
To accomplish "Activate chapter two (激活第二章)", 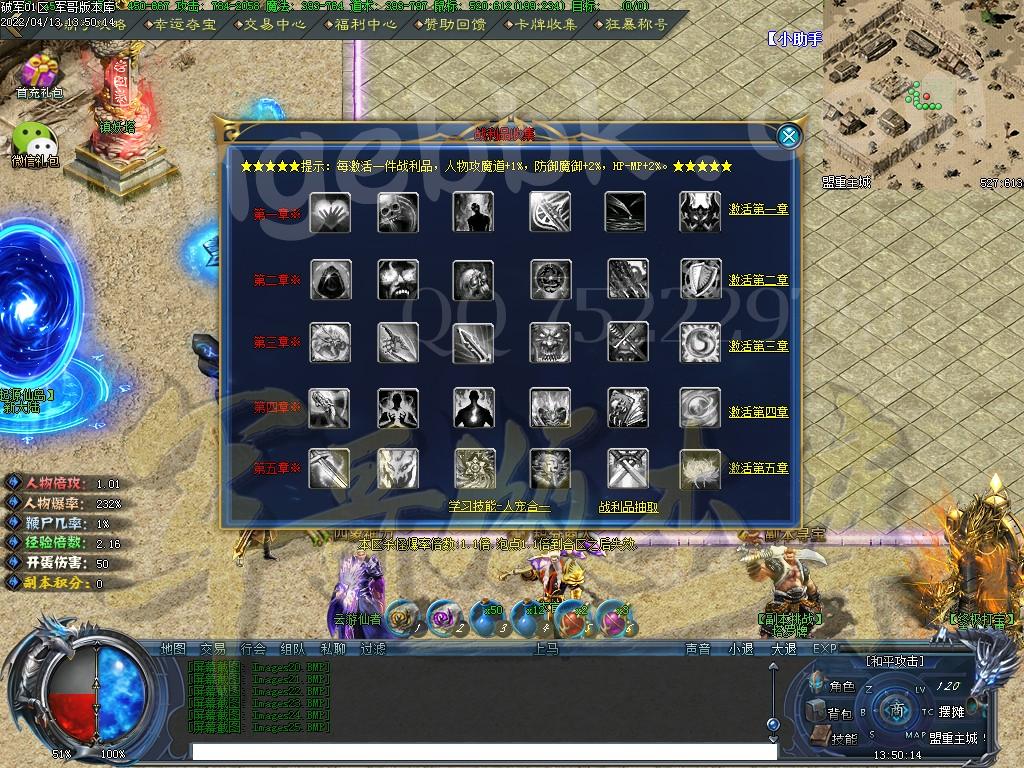I will [758, 280].
